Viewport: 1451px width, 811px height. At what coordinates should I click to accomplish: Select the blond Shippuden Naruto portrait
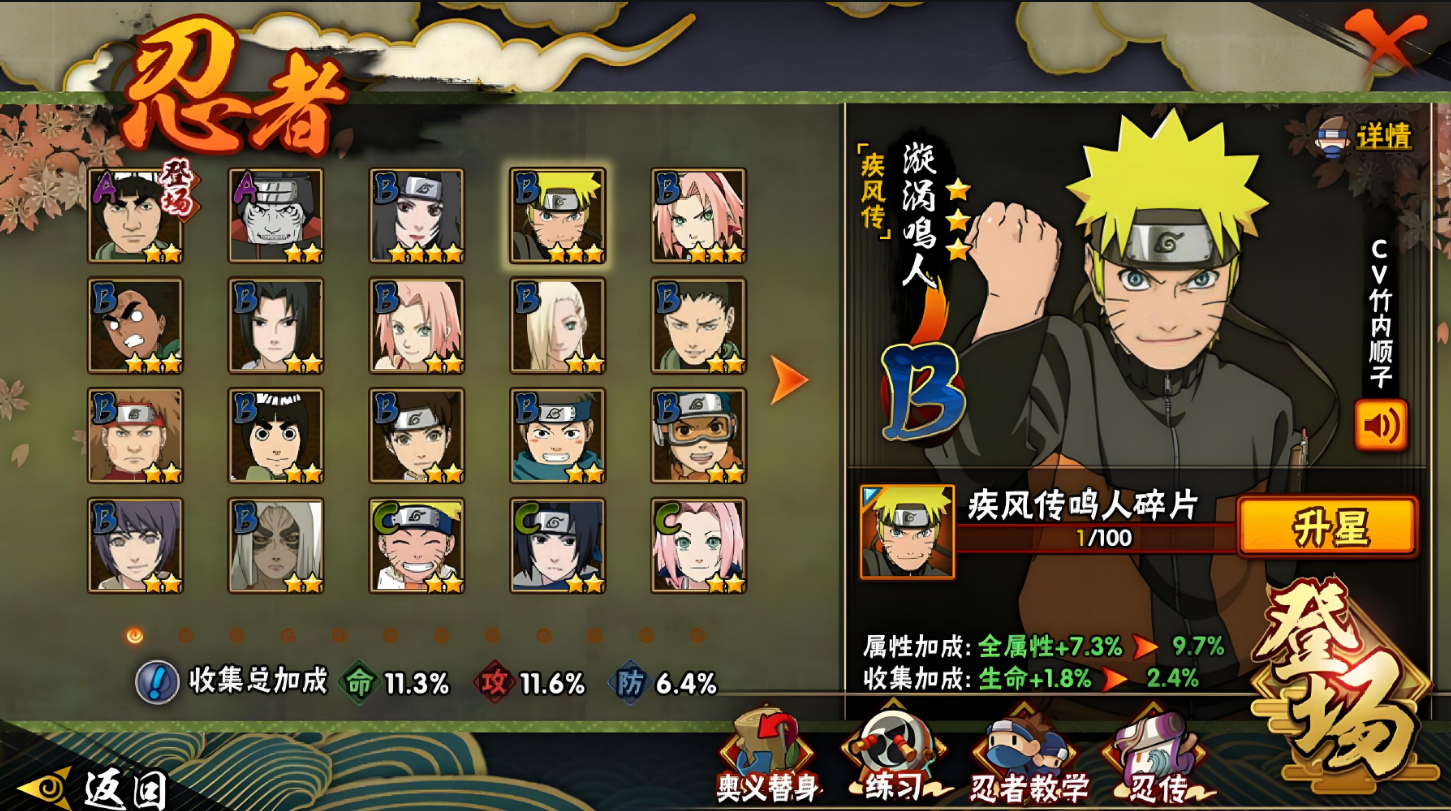[557, 216]
